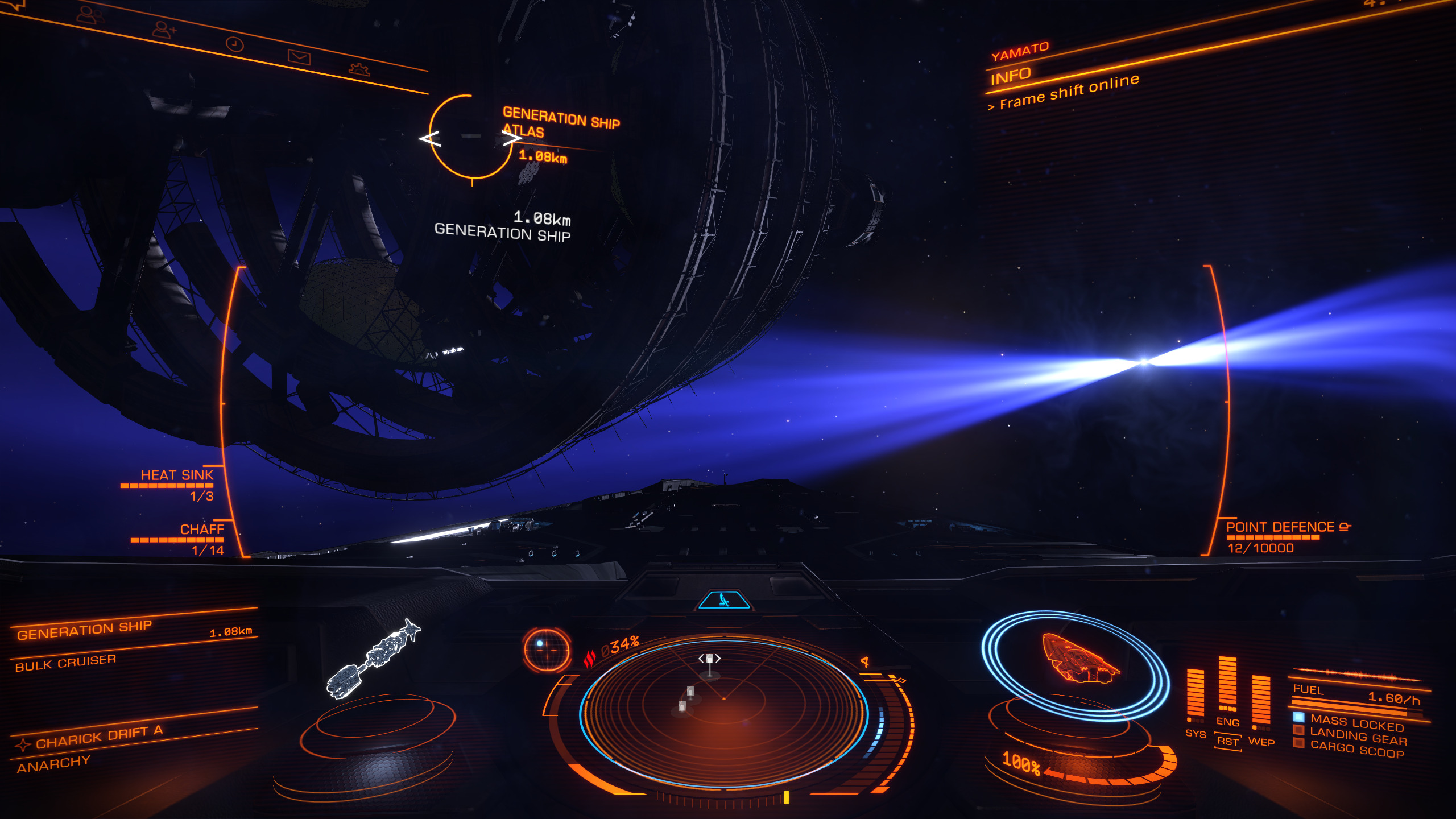Click the blue station icon above radar
1456x819 pixels.
[x=724, y=599]
